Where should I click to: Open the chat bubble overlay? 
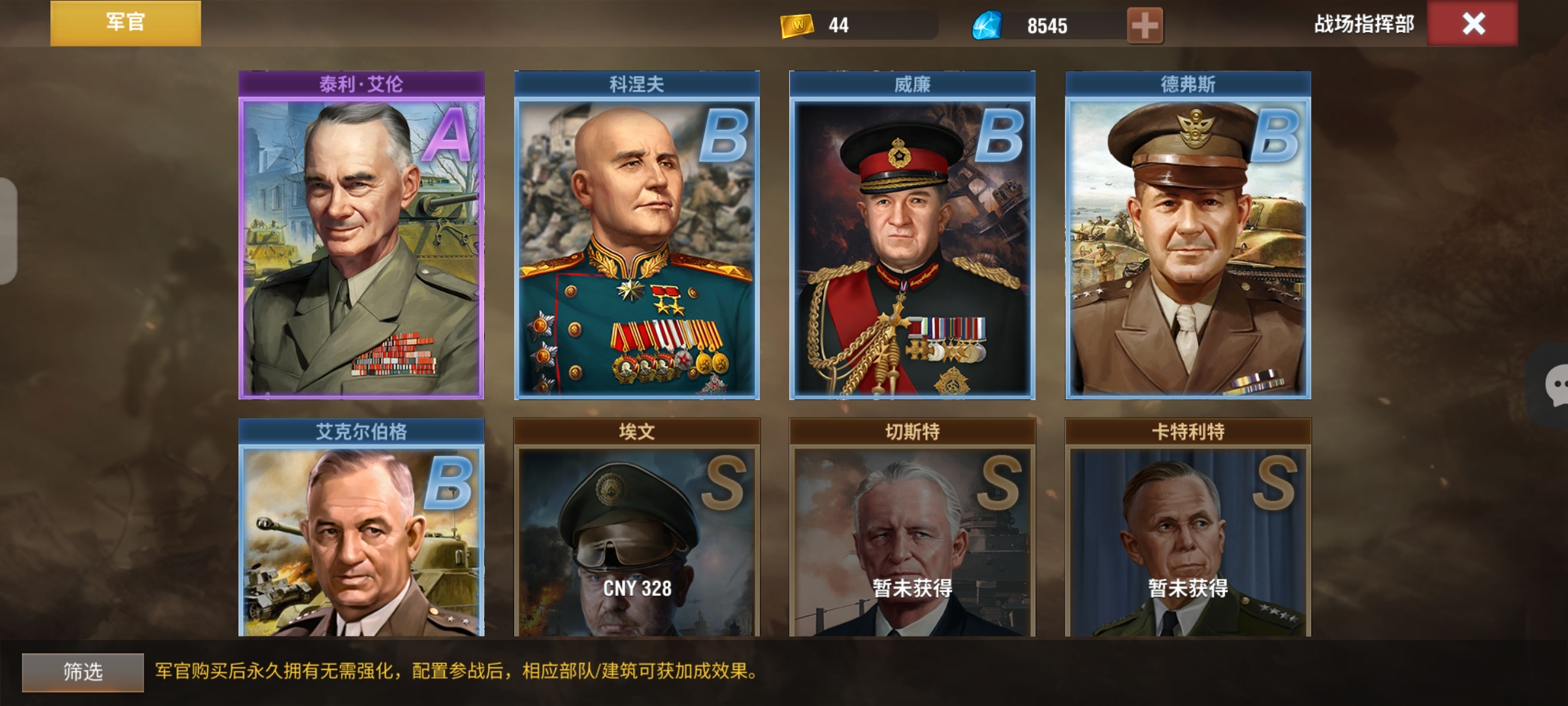(1554, 386)
